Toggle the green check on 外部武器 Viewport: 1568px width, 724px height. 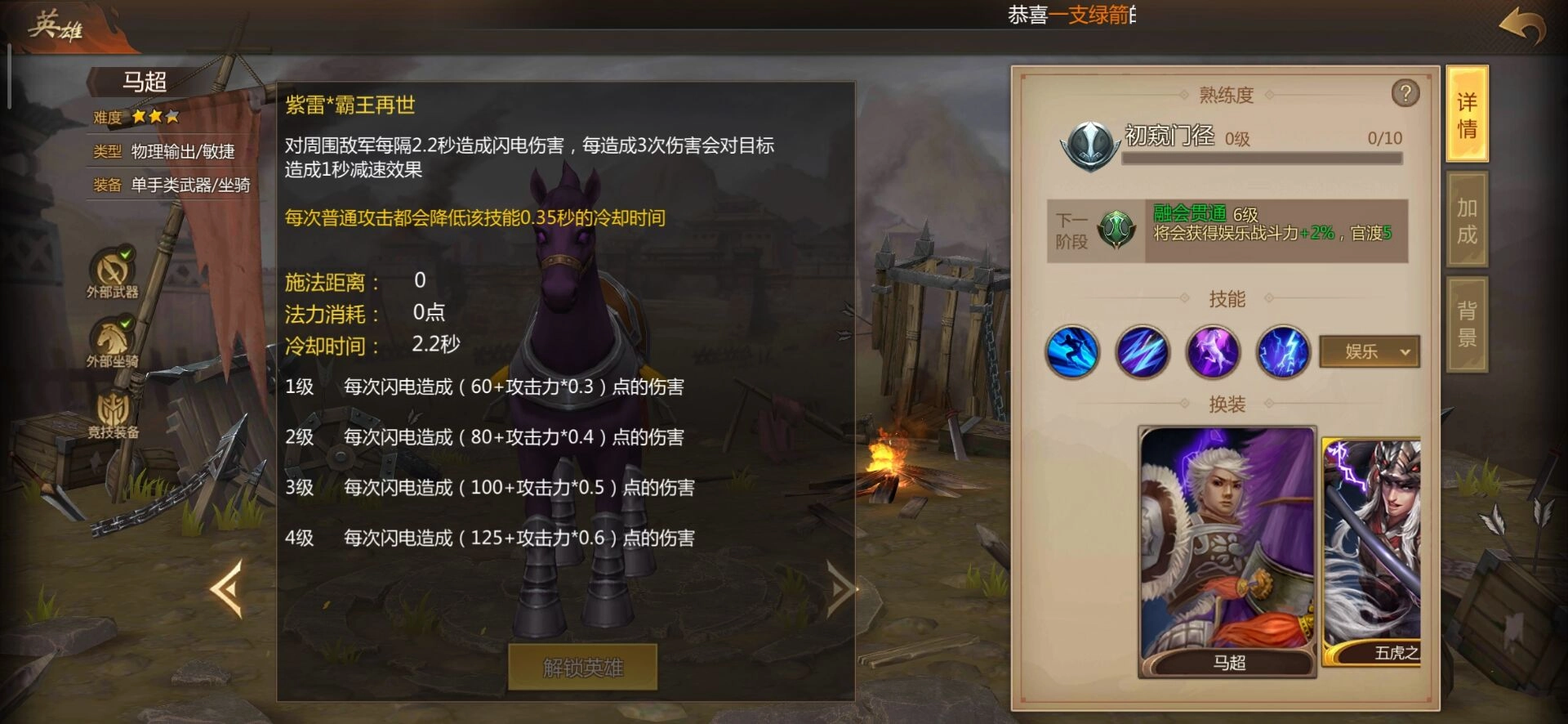tap(124, 253)
